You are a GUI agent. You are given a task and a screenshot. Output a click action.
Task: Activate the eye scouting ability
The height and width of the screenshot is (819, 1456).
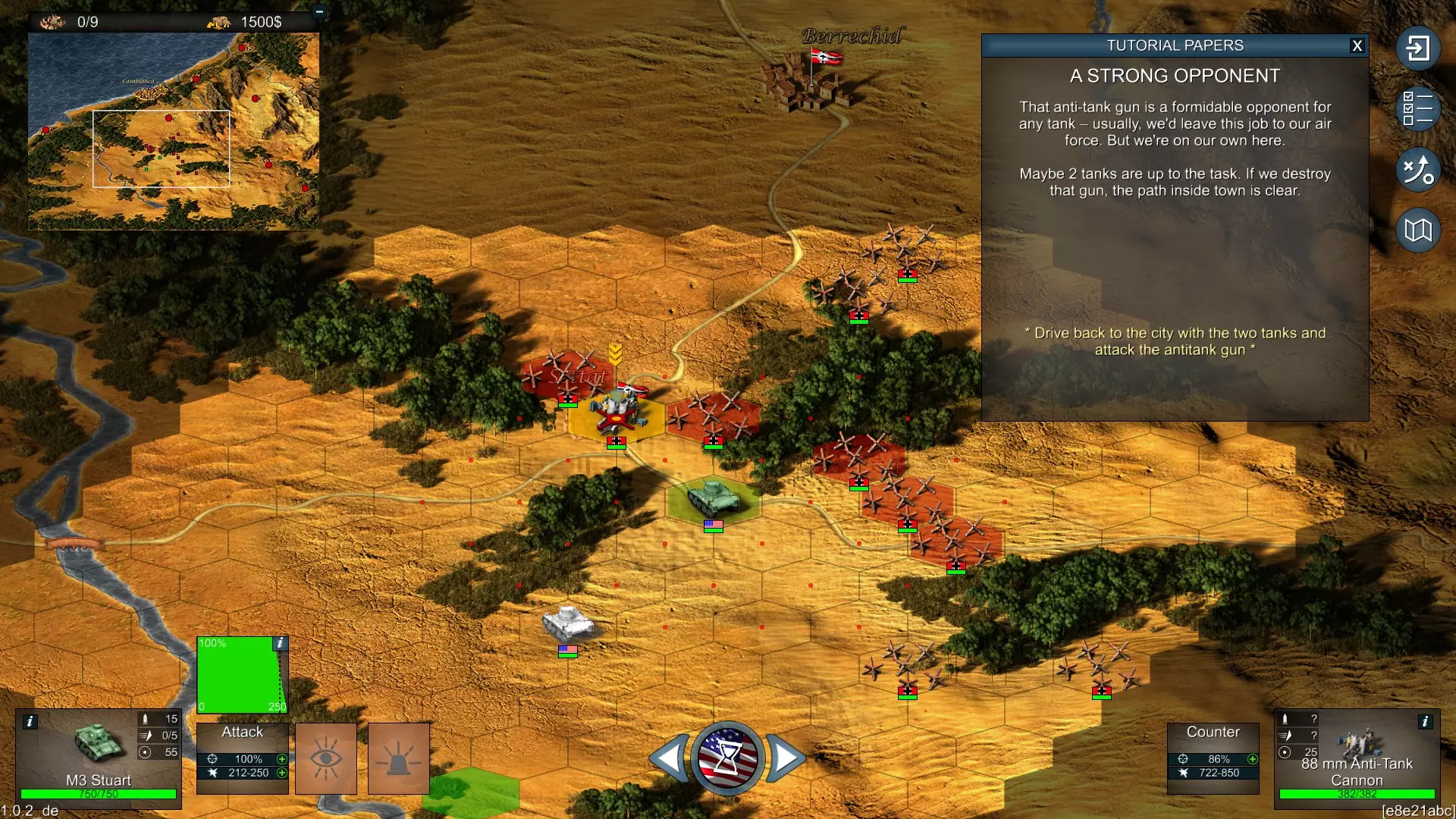pos(325,758)
